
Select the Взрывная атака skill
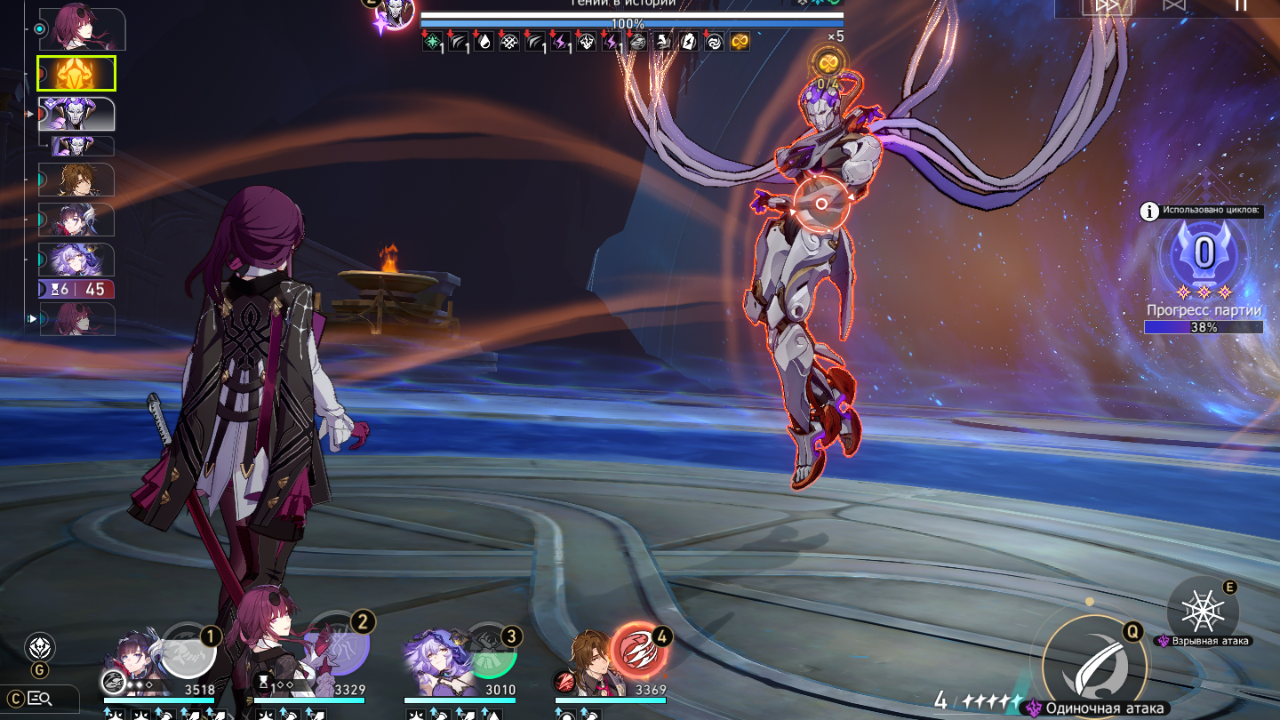(1202, 610)
